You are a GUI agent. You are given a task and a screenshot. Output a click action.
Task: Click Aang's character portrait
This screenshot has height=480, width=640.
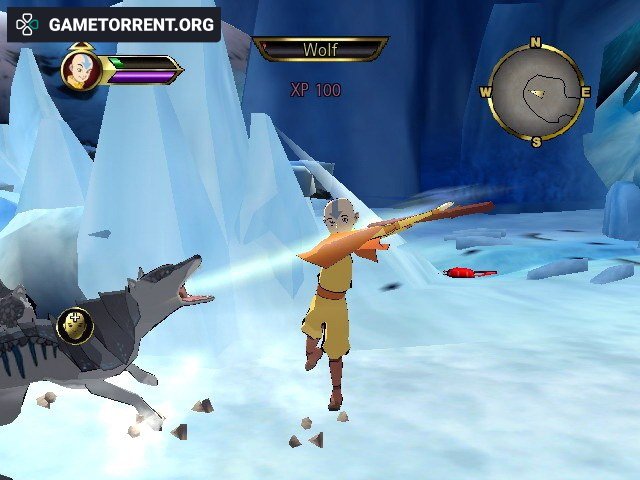79,70
